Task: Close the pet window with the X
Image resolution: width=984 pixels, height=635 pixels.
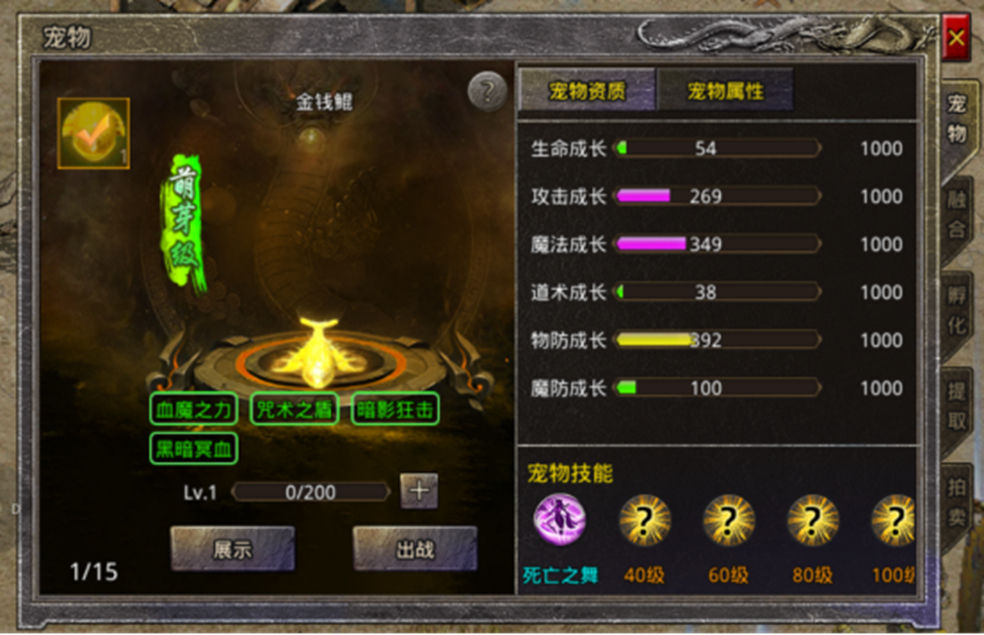Action: pyautogui.click(x=956, y=39)
